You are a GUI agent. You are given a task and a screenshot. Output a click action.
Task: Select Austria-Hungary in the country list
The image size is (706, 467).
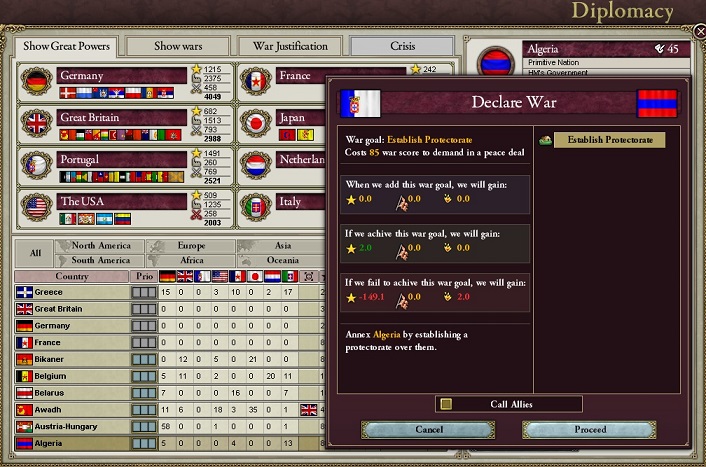(x=70, y=427)
